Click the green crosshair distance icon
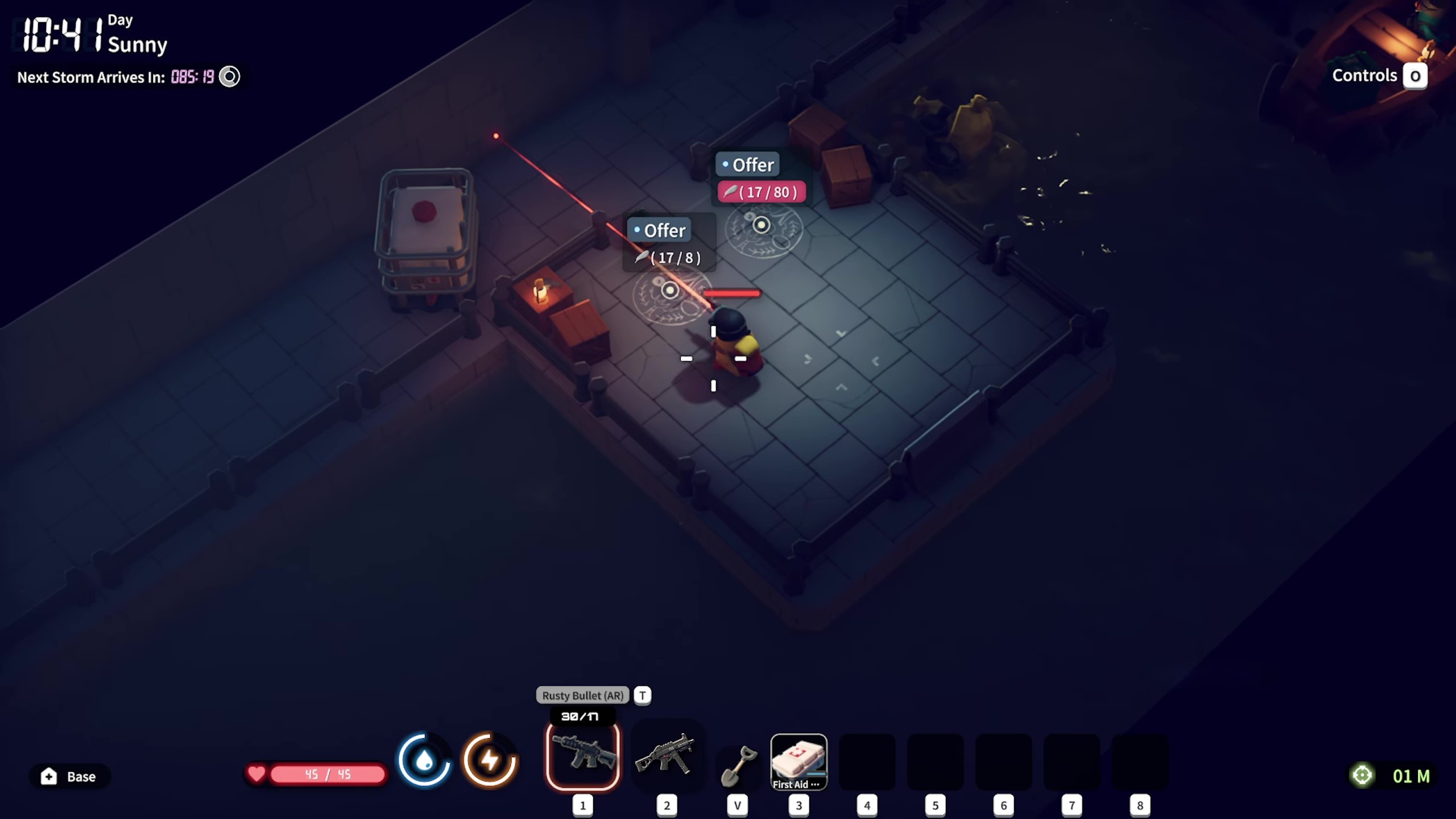 point(1362,775)
